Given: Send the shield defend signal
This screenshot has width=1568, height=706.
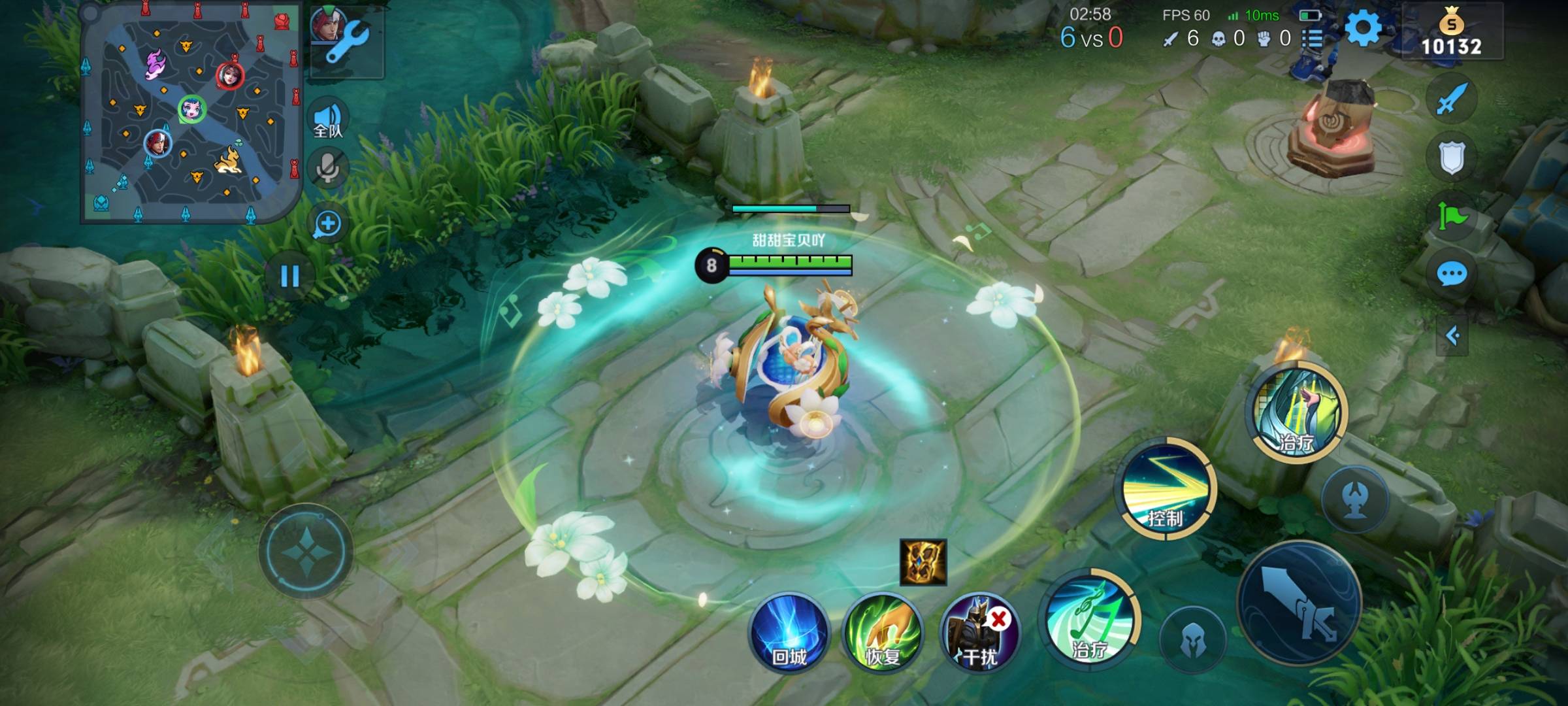Looking at the screenshot, I should [1452, 158].
